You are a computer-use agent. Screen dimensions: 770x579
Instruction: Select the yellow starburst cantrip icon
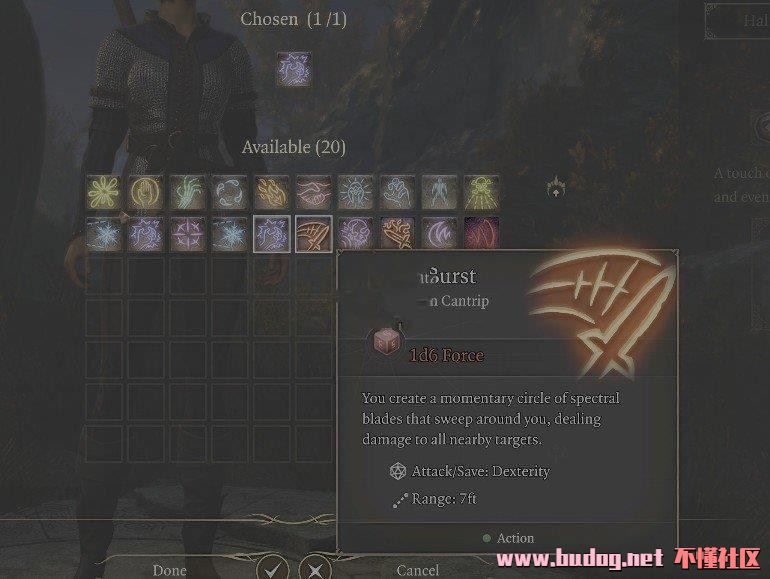103,191
